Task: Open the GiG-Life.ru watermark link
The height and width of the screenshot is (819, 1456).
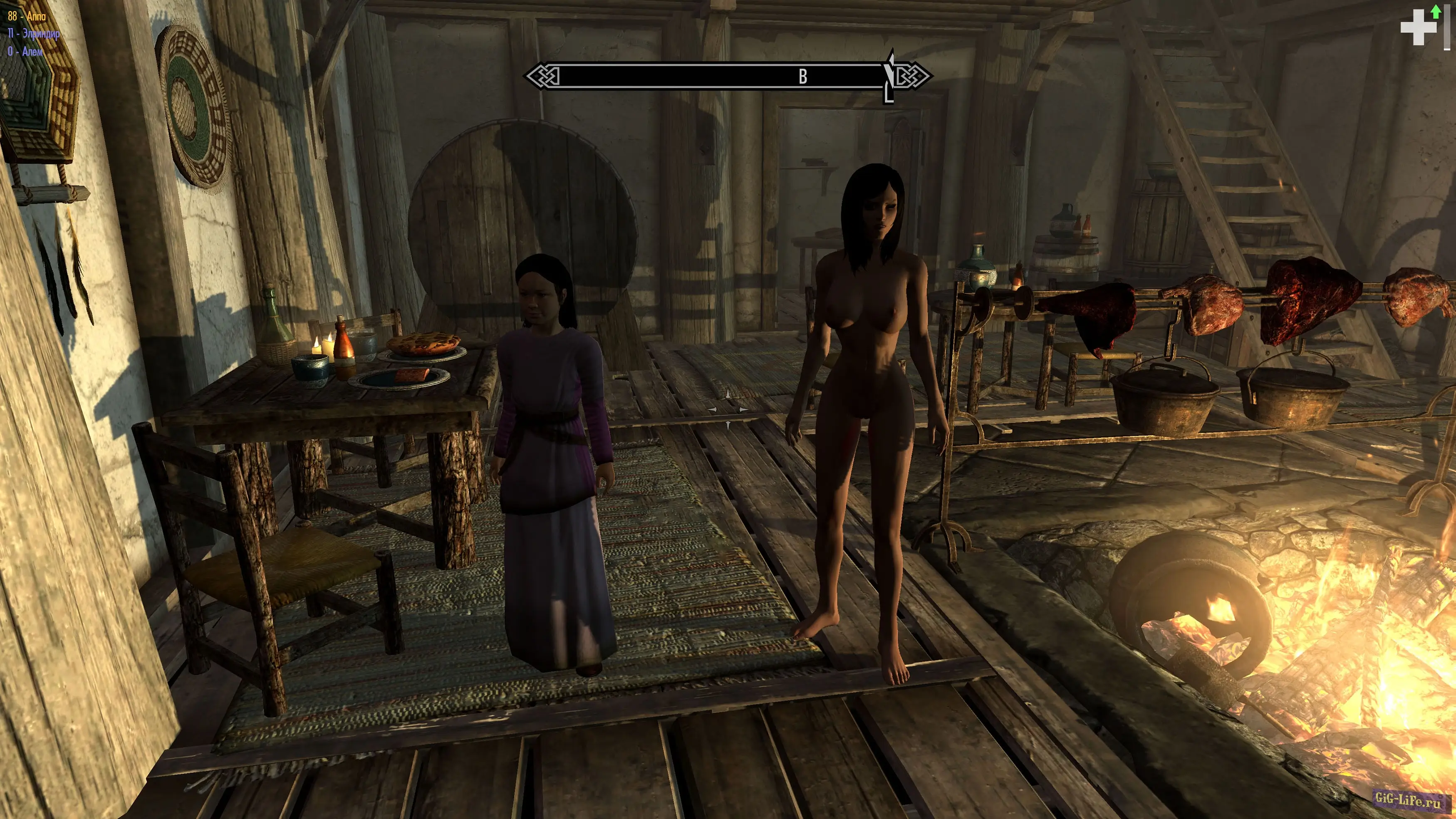Action: [1407, 799]
